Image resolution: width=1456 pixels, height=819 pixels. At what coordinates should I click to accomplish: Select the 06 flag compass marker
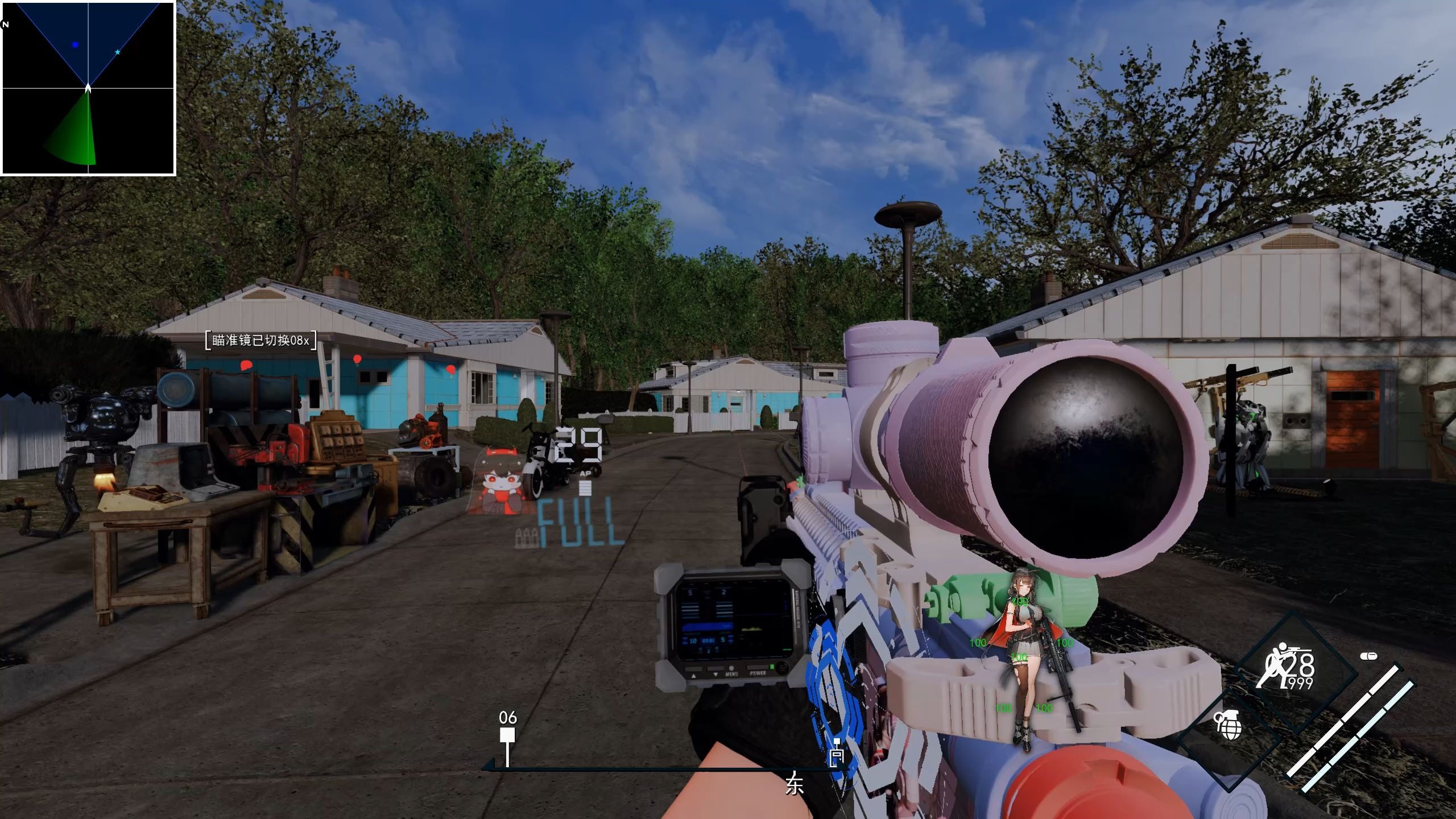[x=507, y=735]
